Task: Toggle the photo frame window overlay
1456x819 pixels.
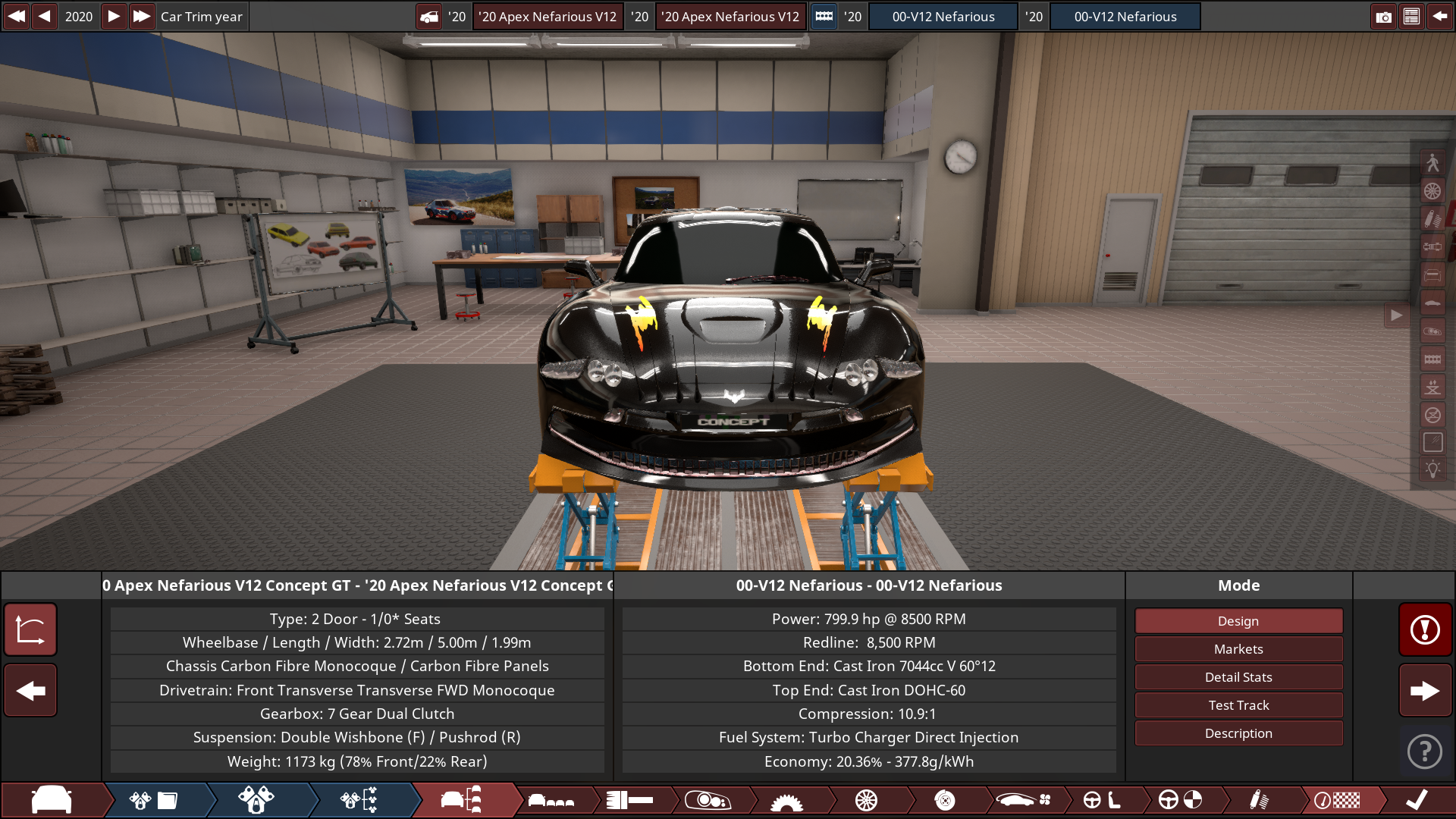Action: coord(1433,442)
